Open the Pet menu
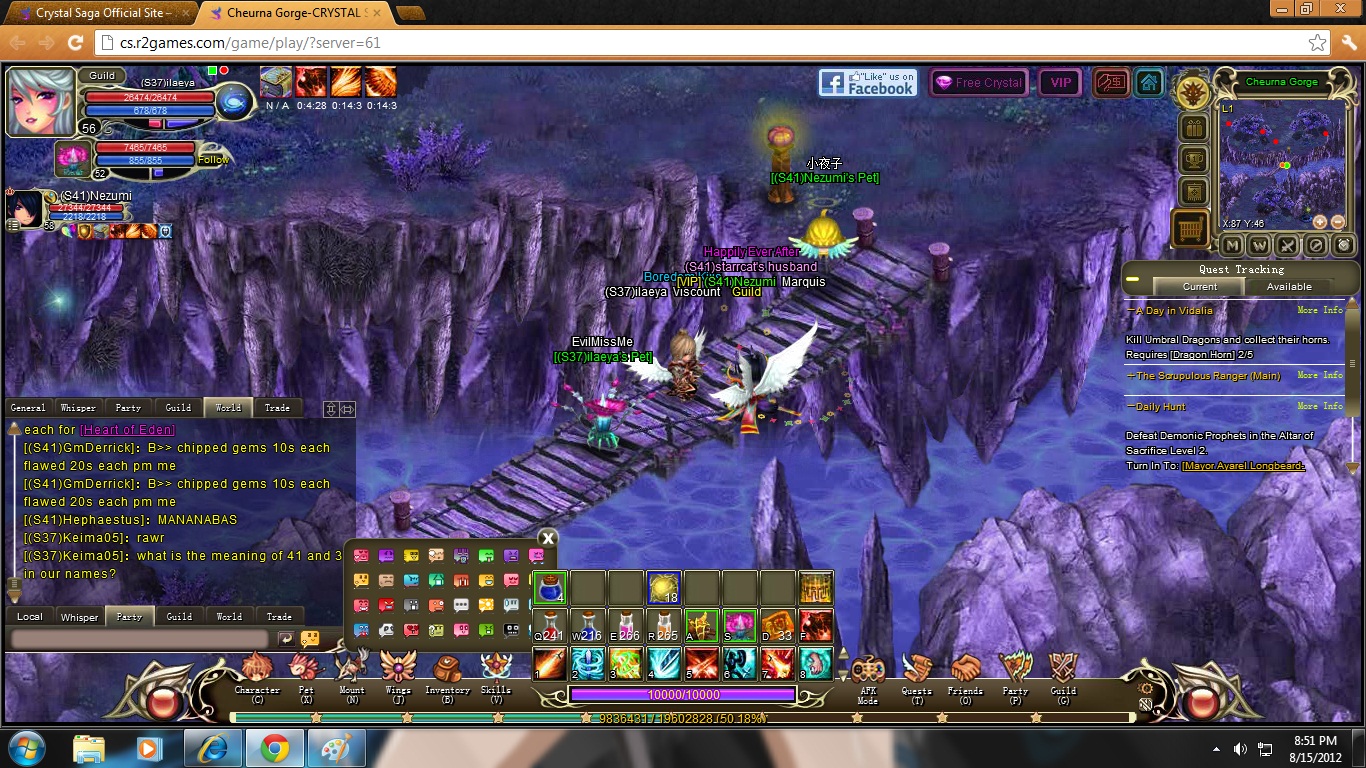This screenshot has width=1366, height=768. [306, 671]
